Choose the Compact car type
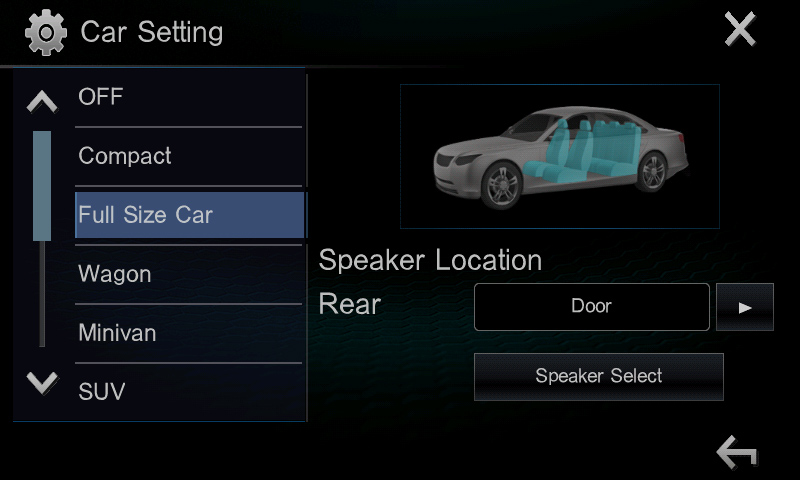This screenshot has width=800, height=480. coord(188,157)
